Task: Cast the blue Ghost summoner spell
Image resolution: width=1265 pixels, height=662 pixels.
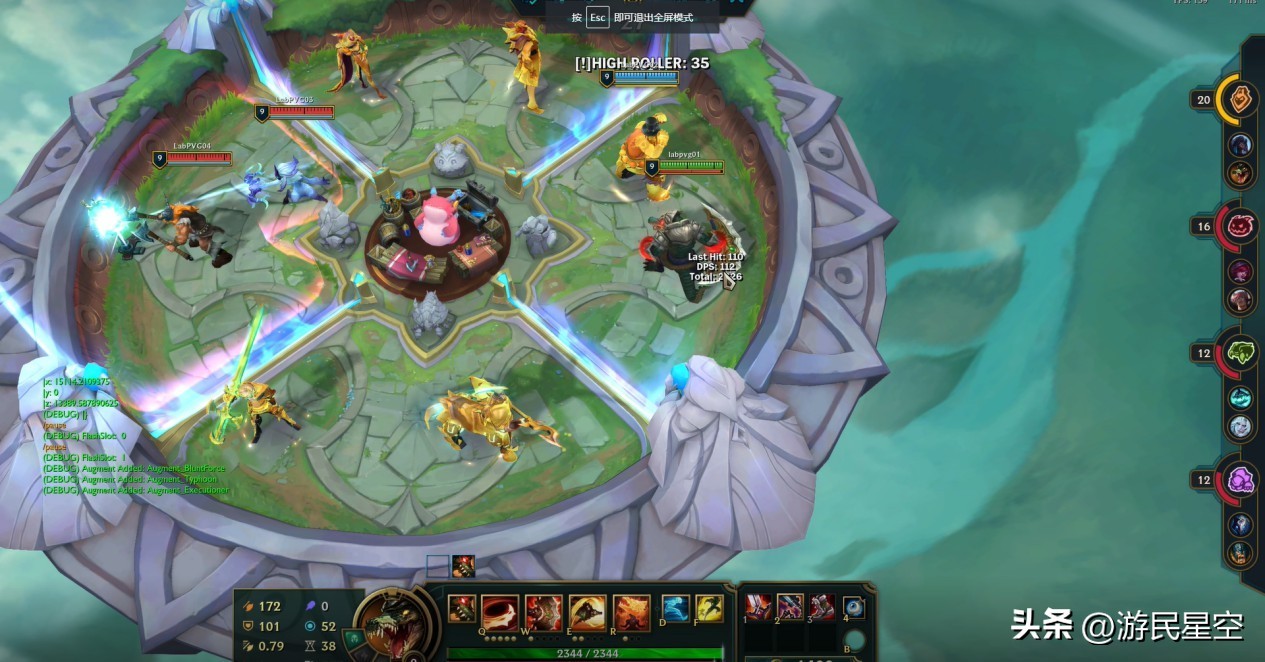Action: click(676, 608)
